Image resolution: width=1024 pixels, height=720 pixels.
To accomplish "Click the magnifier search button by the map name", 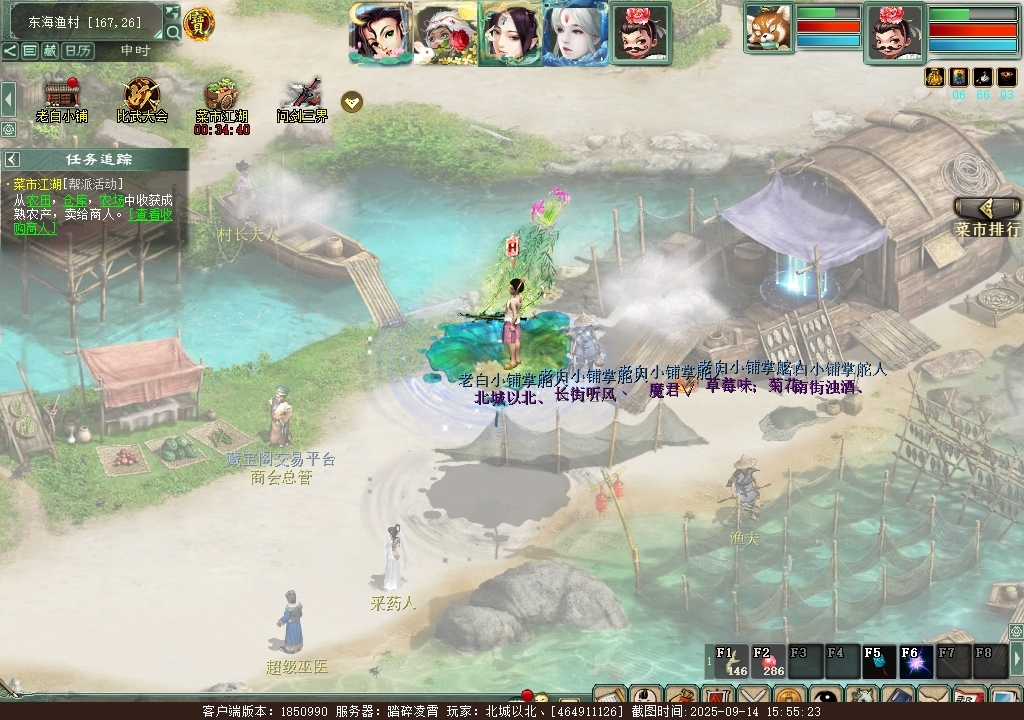I will point(172,32).
